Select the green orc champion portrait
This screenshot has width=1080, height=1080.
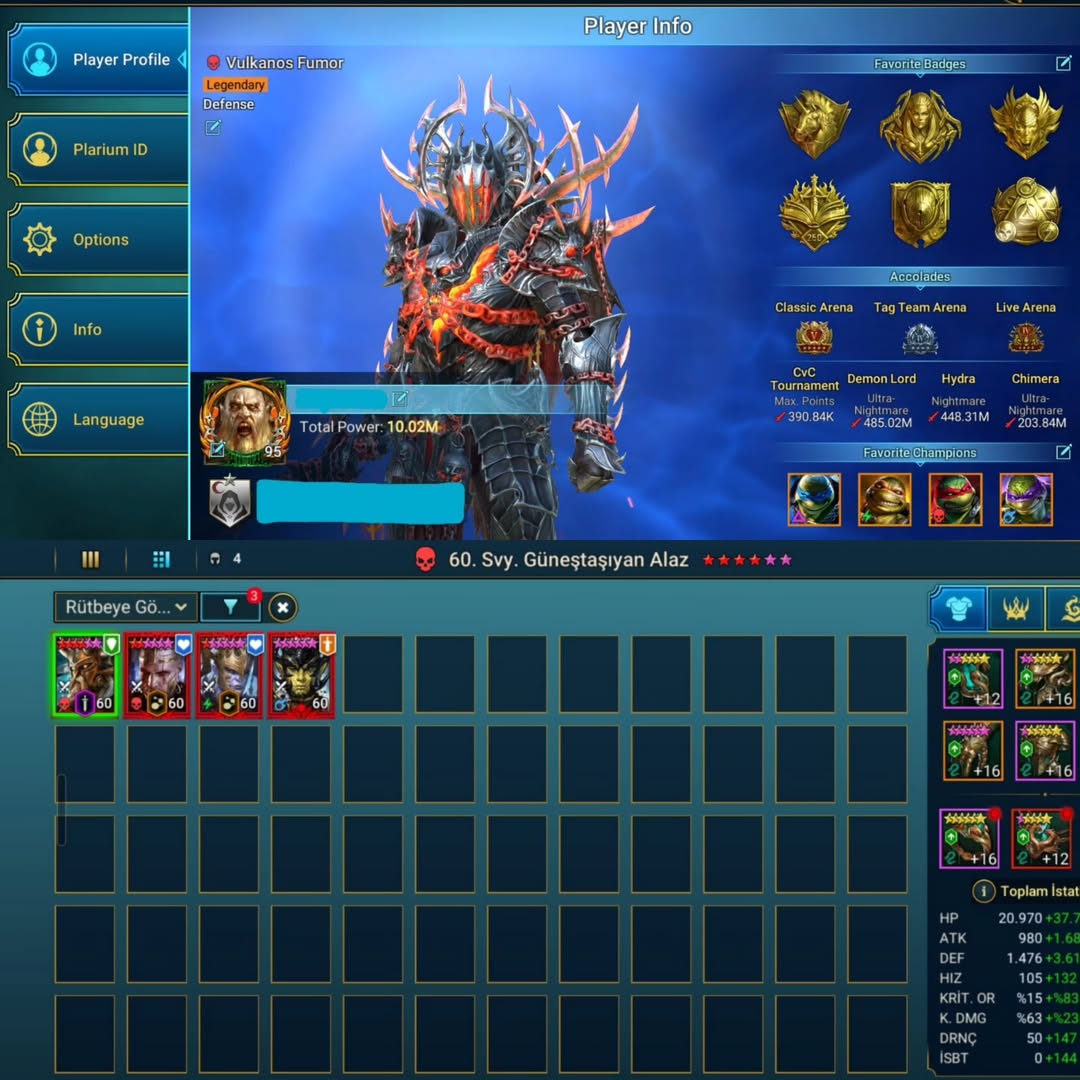(x=302, y=675)
